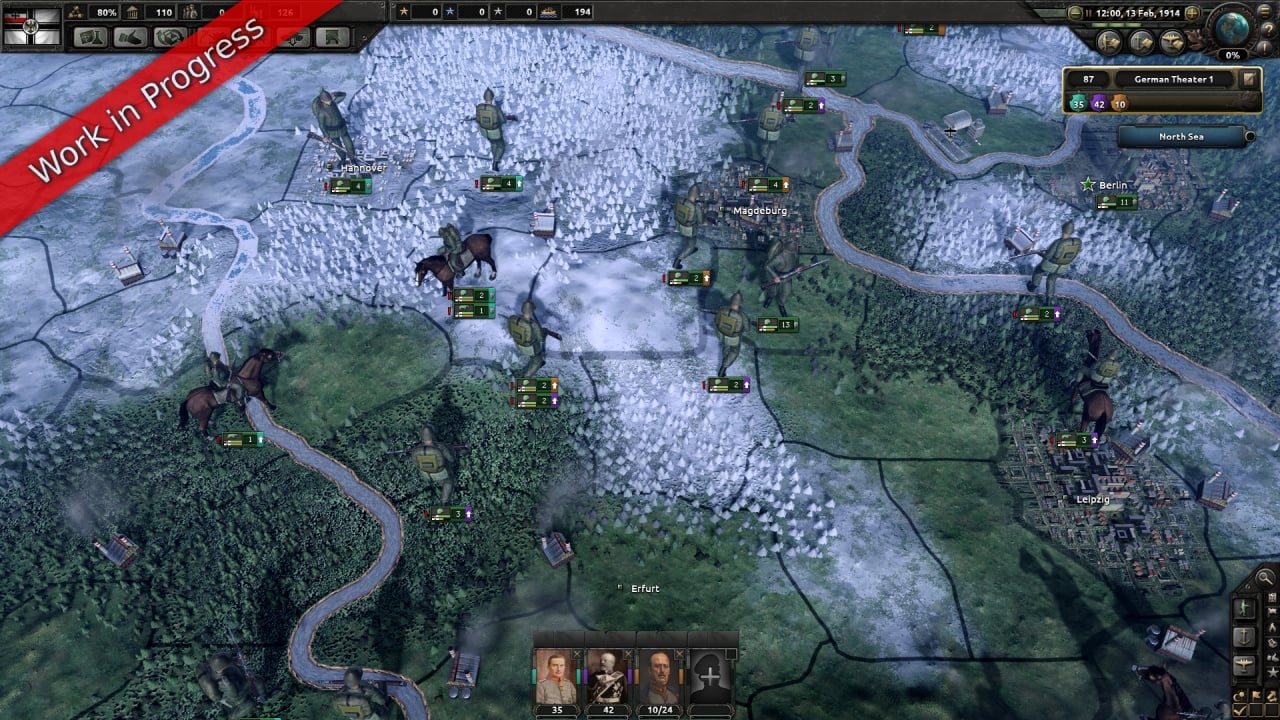Switch to the naval anchor map mode
The image size is (1280, 720).
pos(1245,637)
